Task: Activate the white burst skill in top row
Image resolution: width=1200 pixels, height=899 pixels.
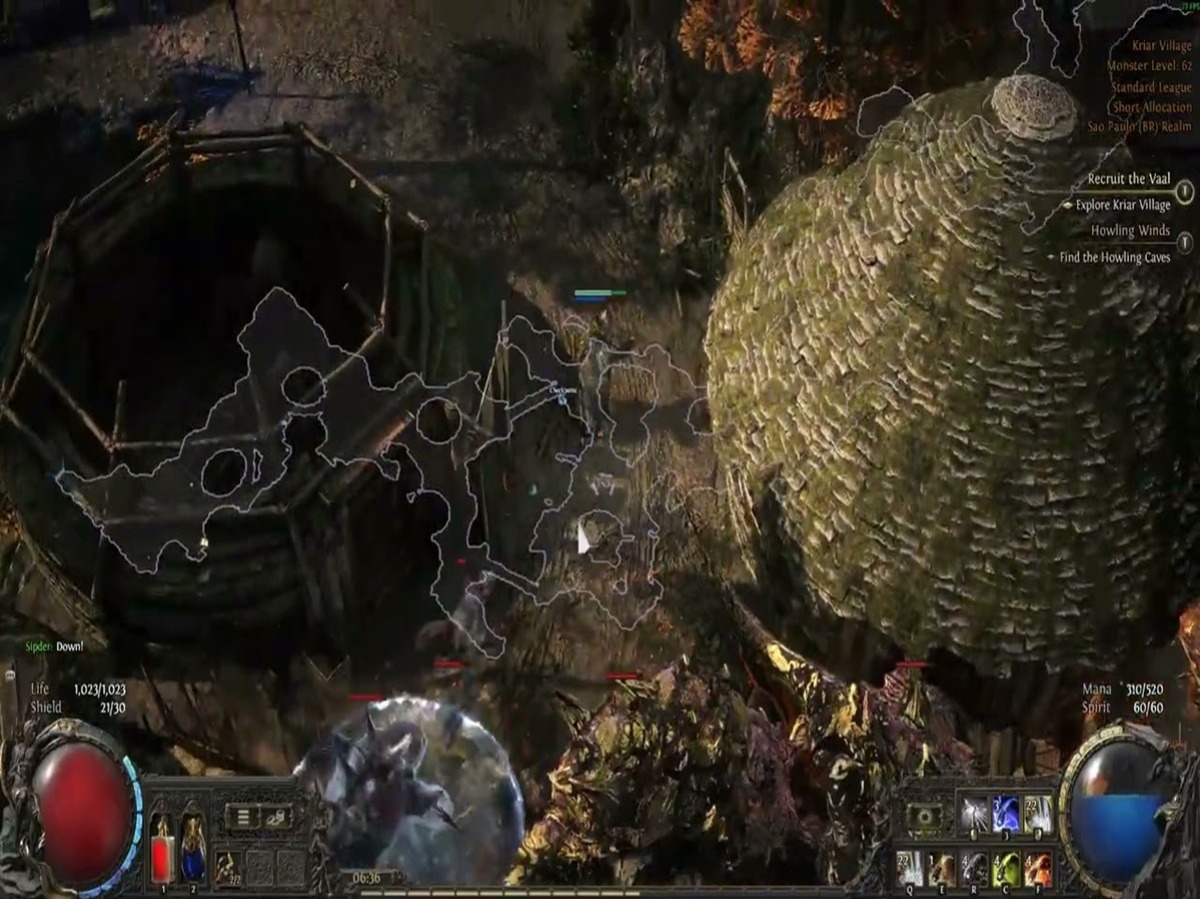Action: (x=973, y=814)
